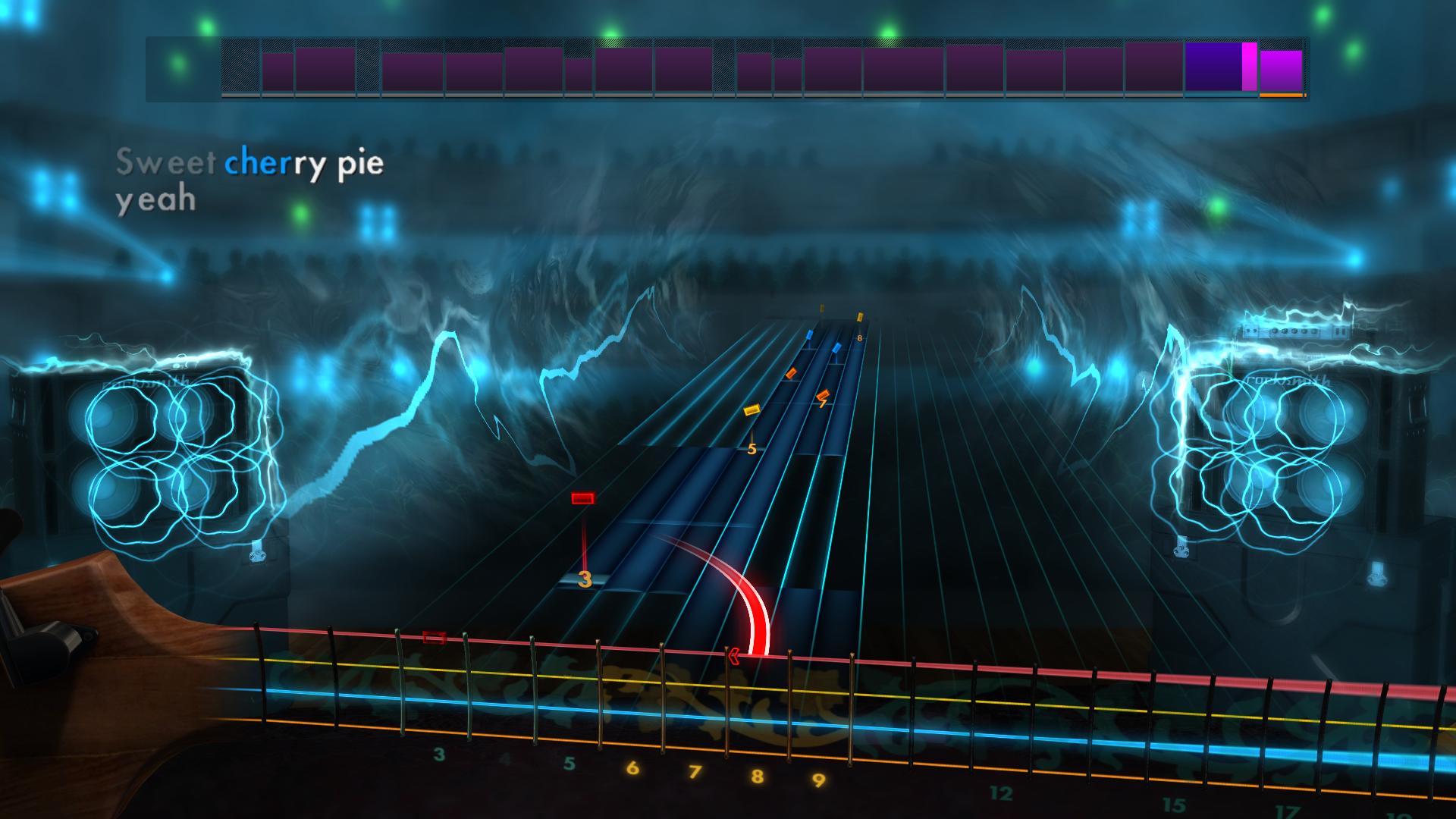Click the small orange note near the top
This screenshot has height=819, width=1456.
click(790, 373)
